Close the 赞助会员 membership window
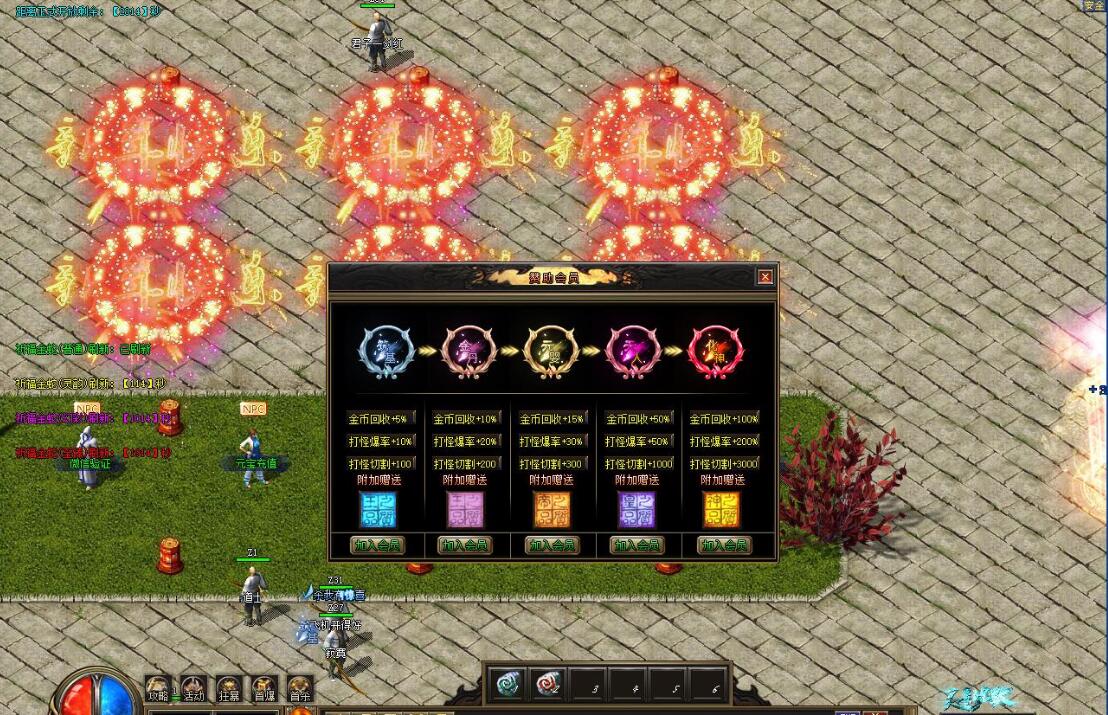1108x715 pixels. tap(765, 277)
